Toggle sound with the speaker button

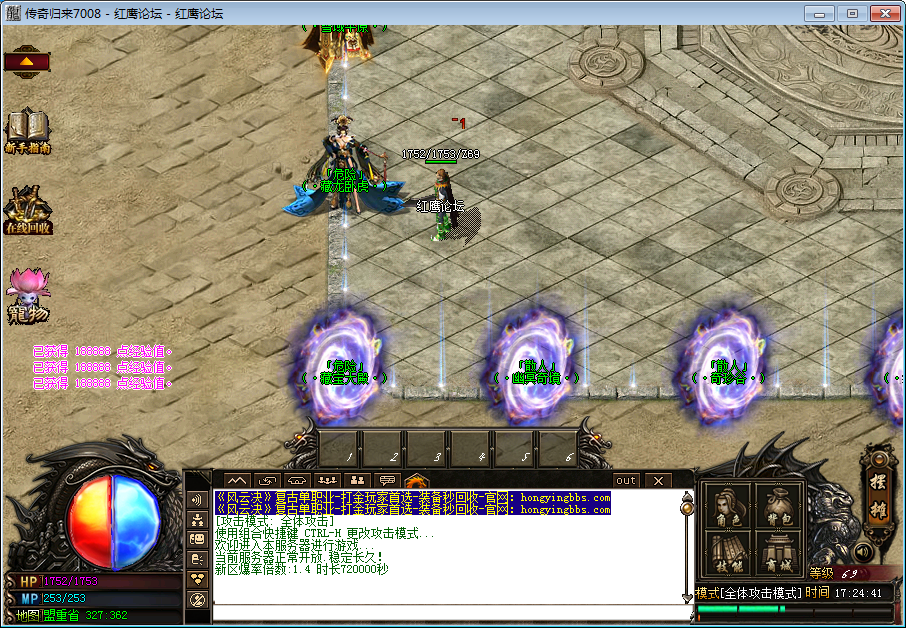861,551
